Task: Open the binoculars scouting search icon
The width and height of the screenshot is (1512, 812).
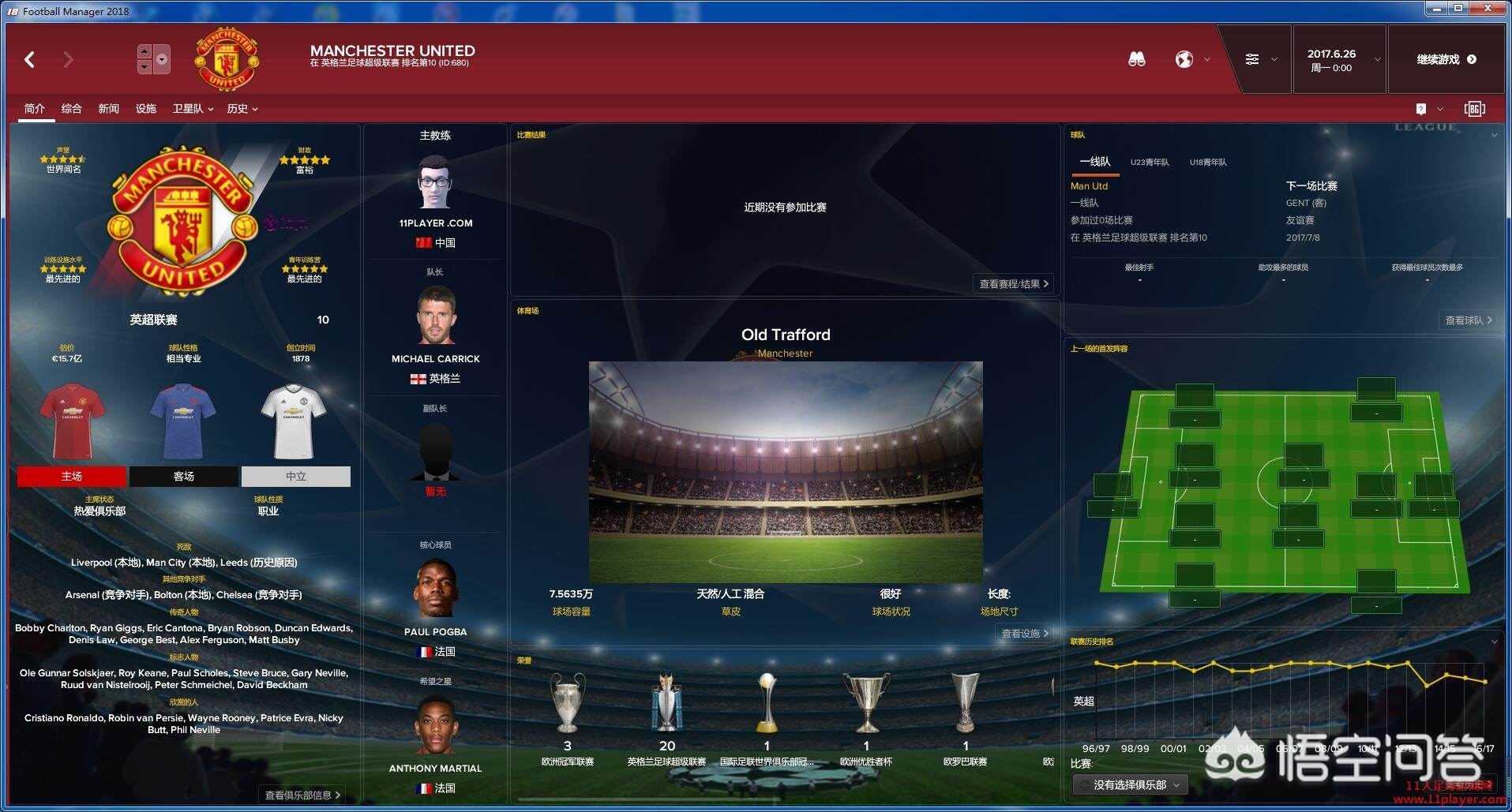Action: [x=1137, y=59]
